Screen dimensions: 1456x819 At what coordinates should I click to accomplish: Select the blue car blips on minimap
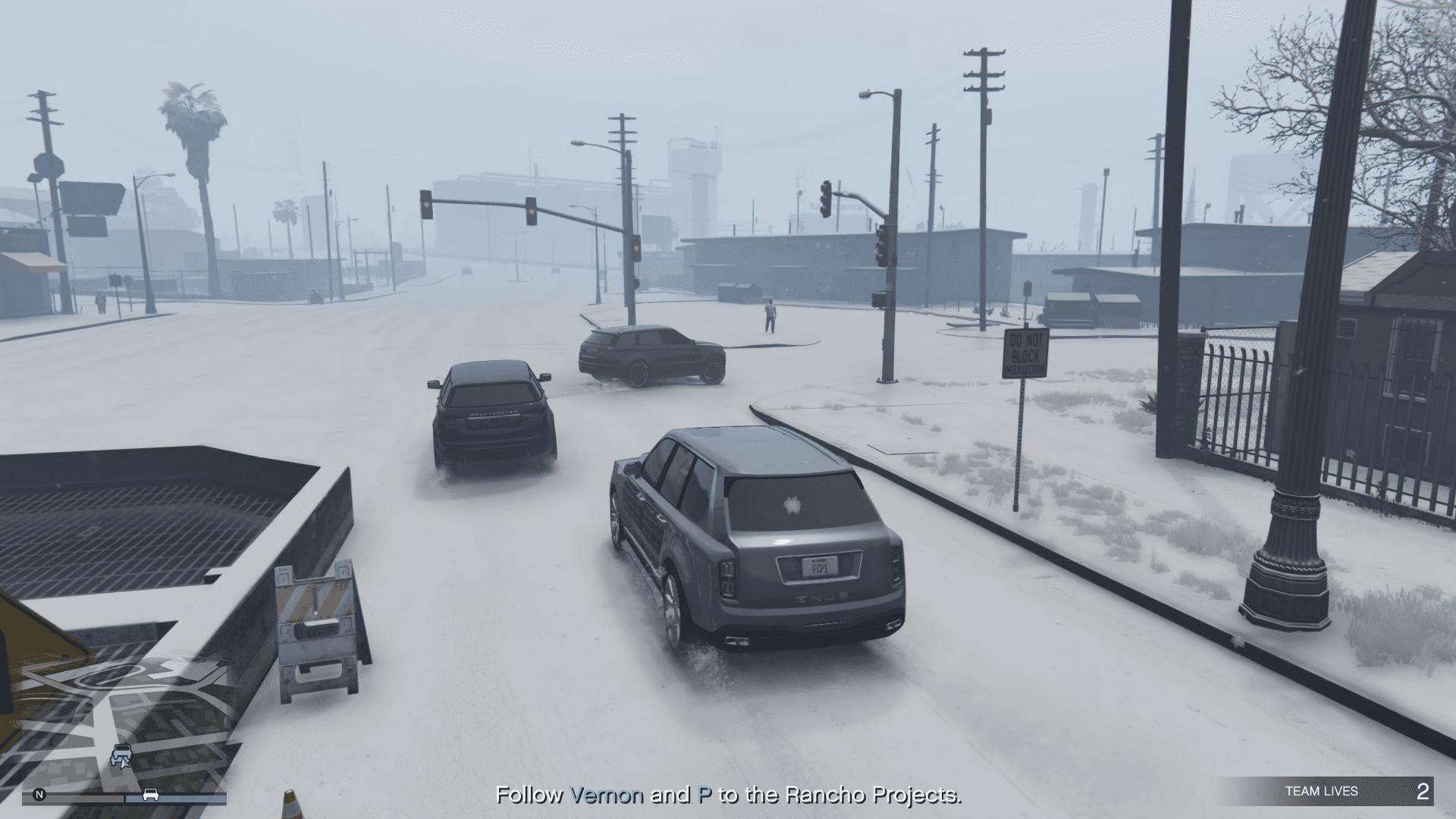121,755
